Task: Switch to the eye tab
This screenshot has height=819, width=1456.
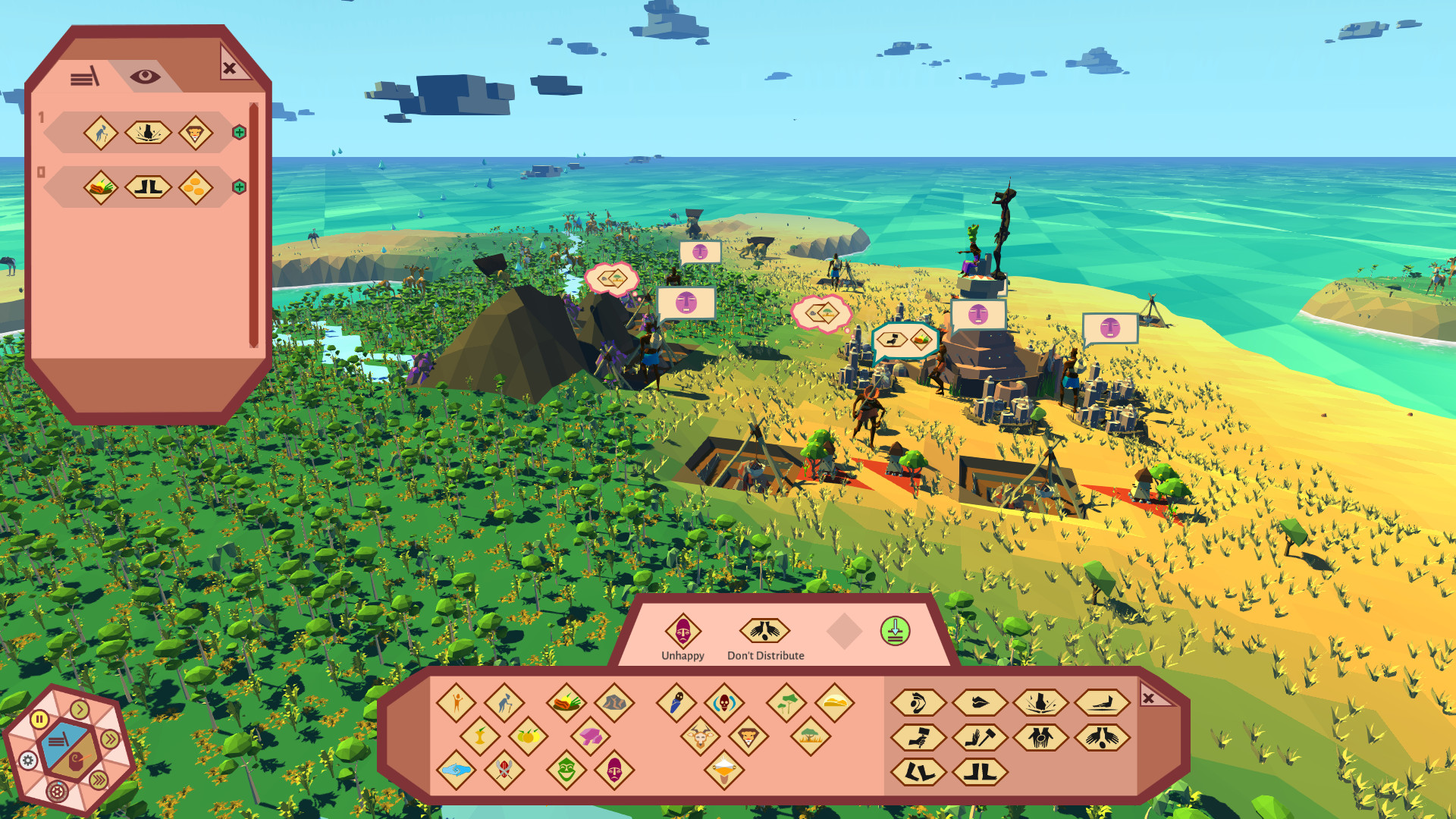Action: (x=145, y=76)
